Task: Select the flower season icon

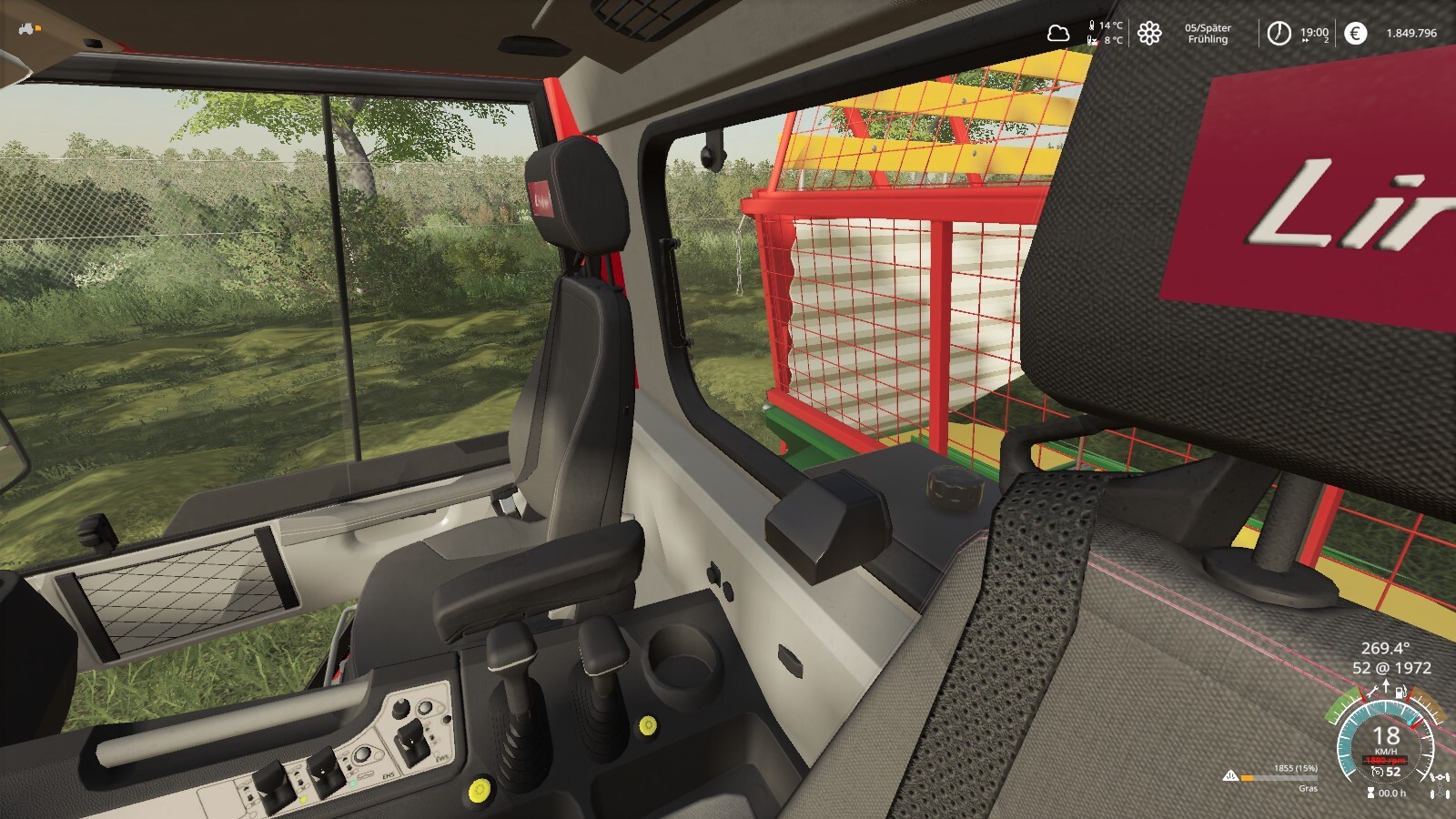Action: (x=1149, y=34)
